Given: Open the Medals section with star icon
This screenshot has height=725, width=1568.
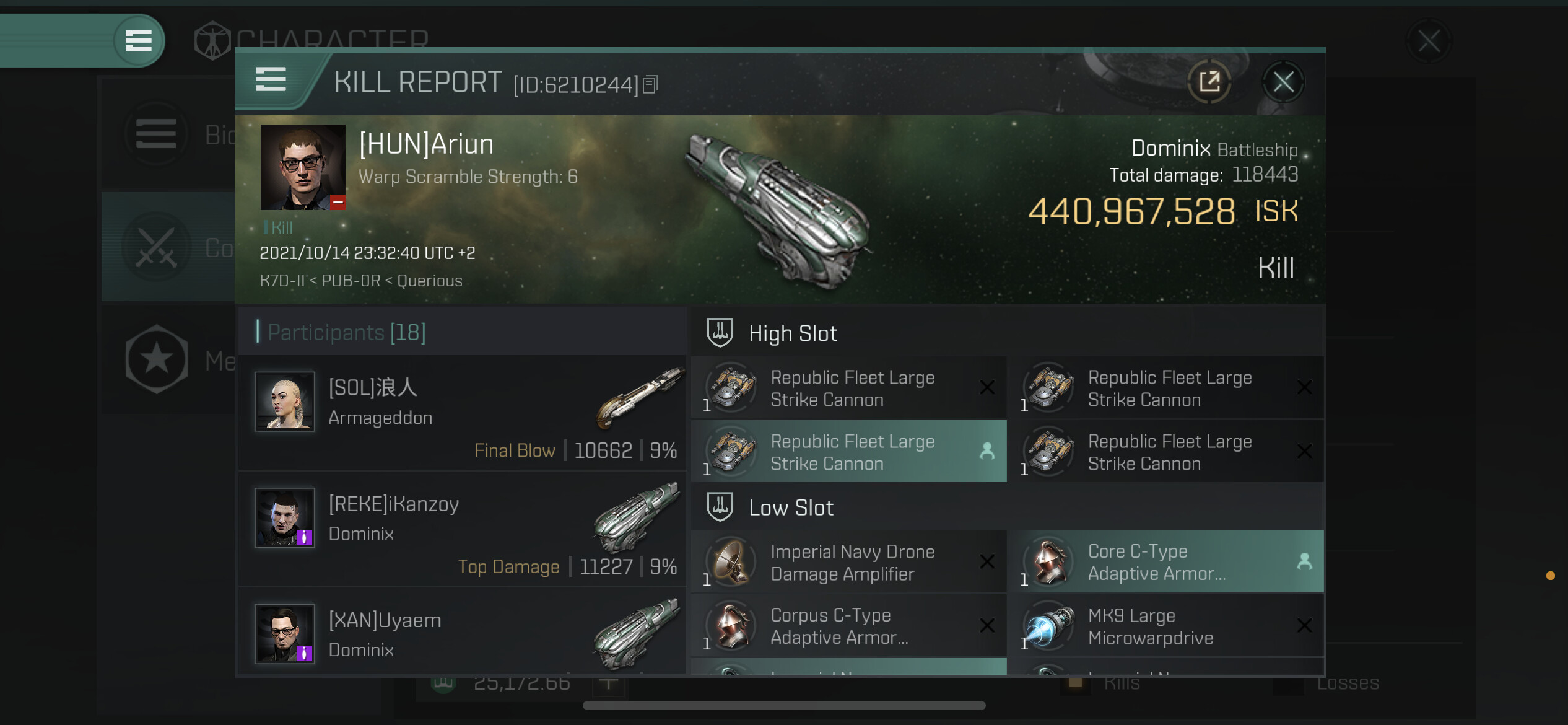Looking at the screenshot, I should coord(157,359).
